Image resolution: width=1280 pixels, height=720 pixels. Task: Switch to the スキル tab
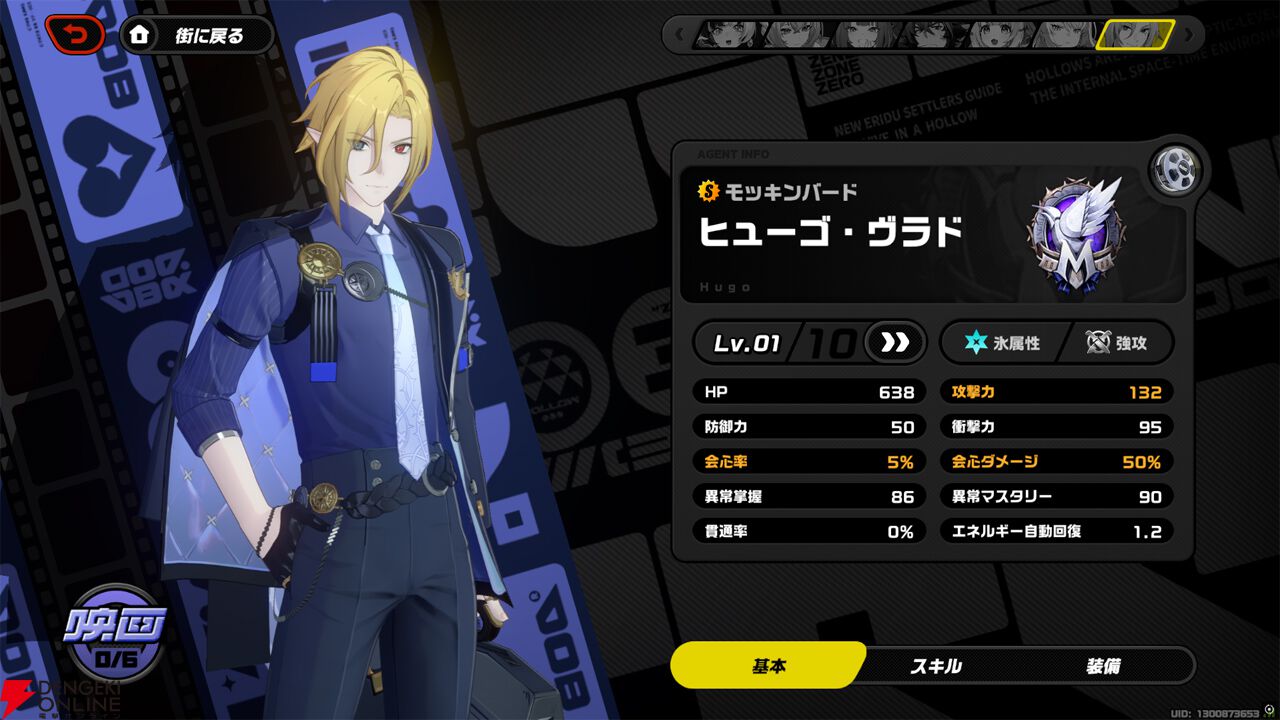[935, 666]
